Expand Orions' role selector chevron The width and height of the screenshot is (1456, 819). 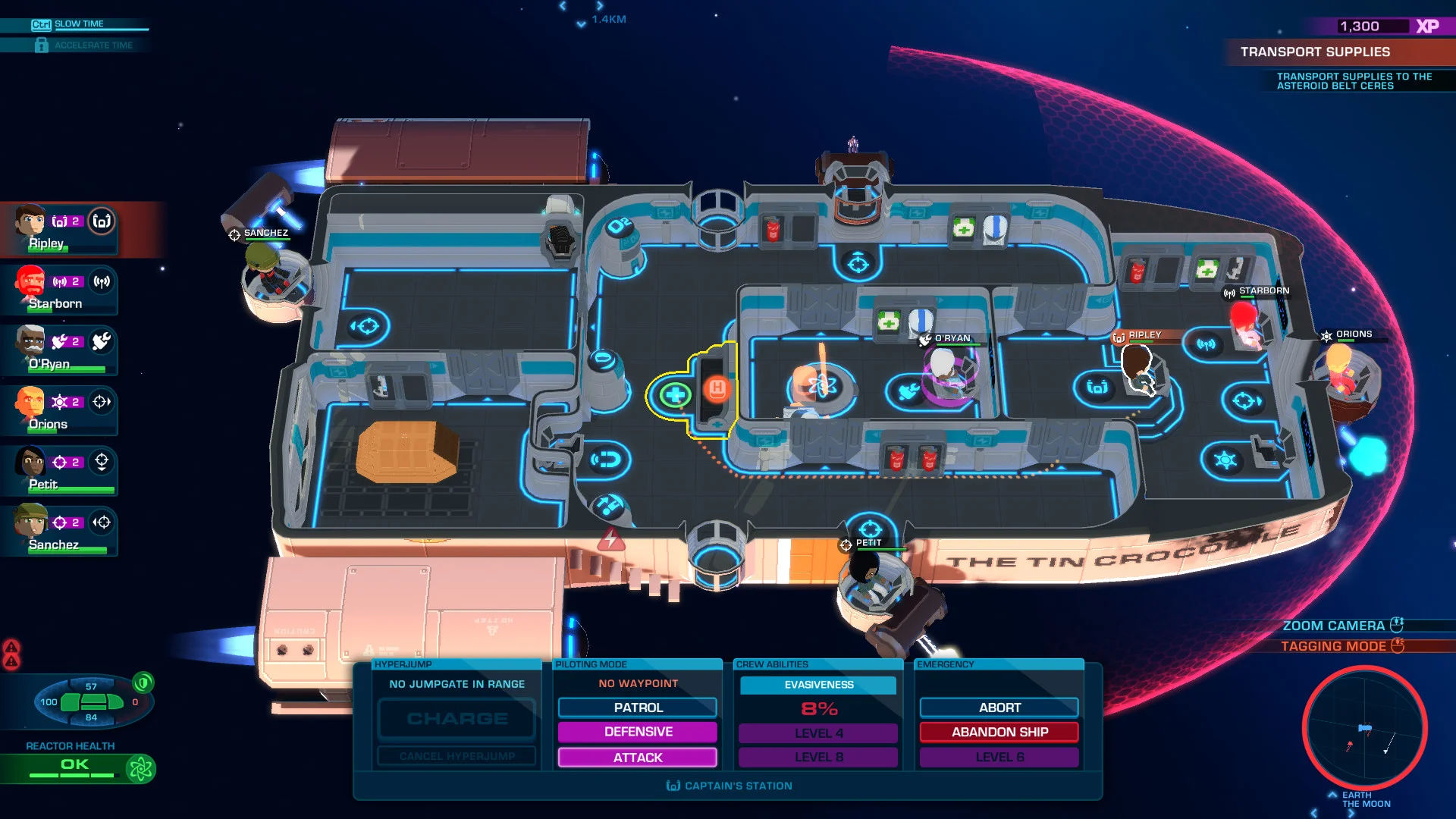click(101, 402)
